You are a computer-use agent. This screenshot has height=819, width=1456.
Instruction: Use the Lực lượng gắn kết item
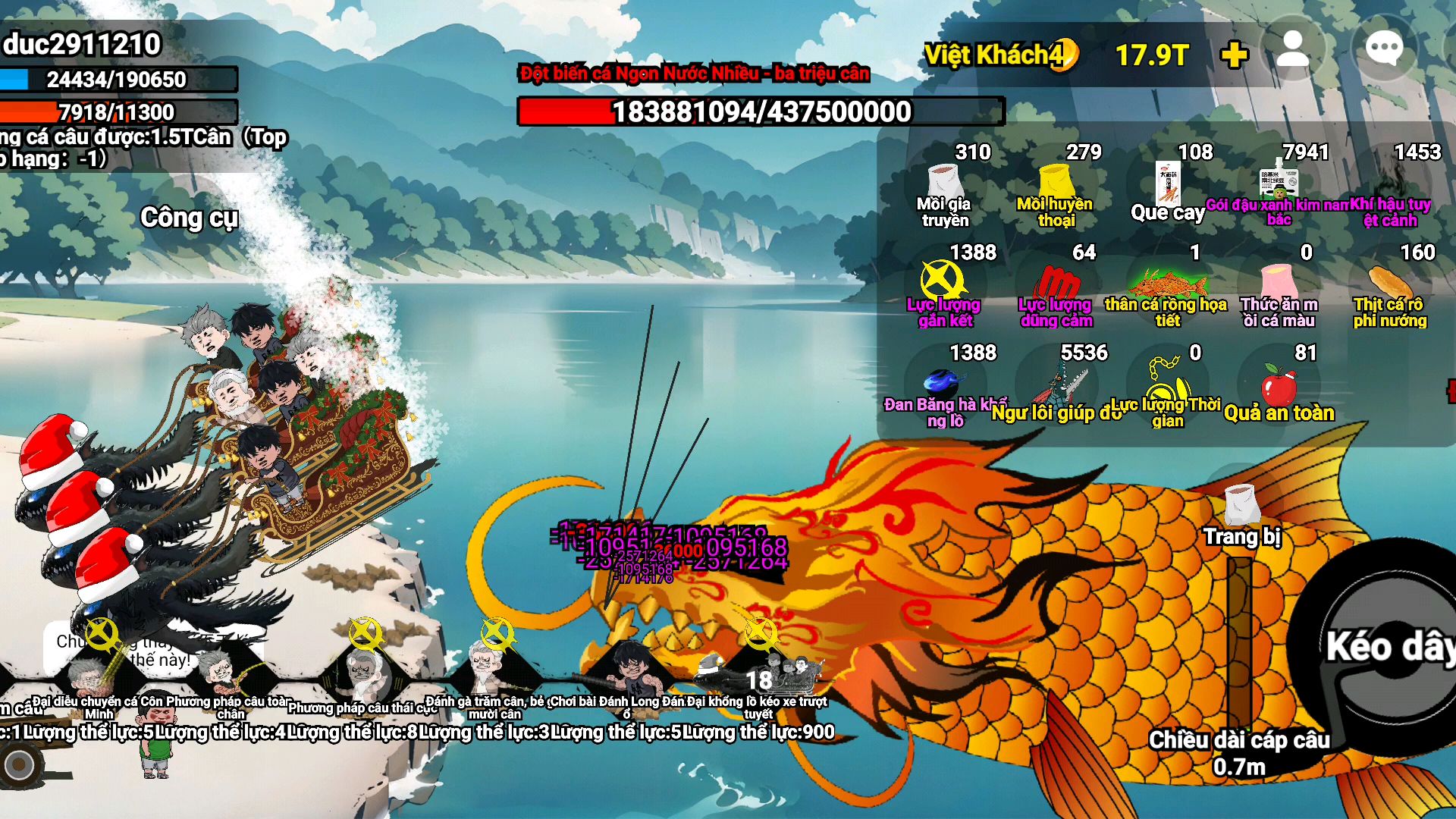944,290
